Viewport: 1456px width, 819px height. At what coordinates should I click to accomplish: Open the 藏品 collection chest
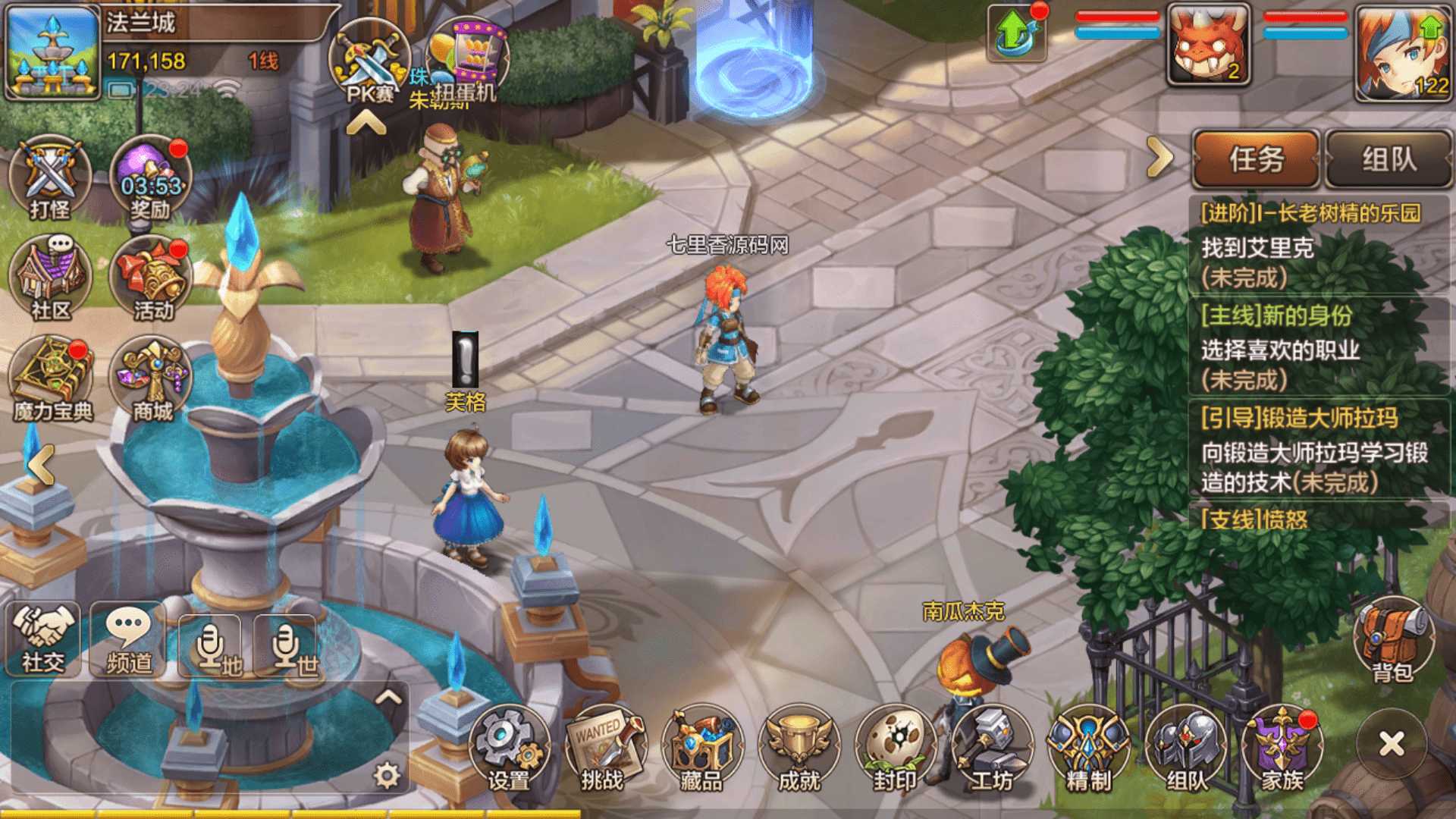pos(701,748)
